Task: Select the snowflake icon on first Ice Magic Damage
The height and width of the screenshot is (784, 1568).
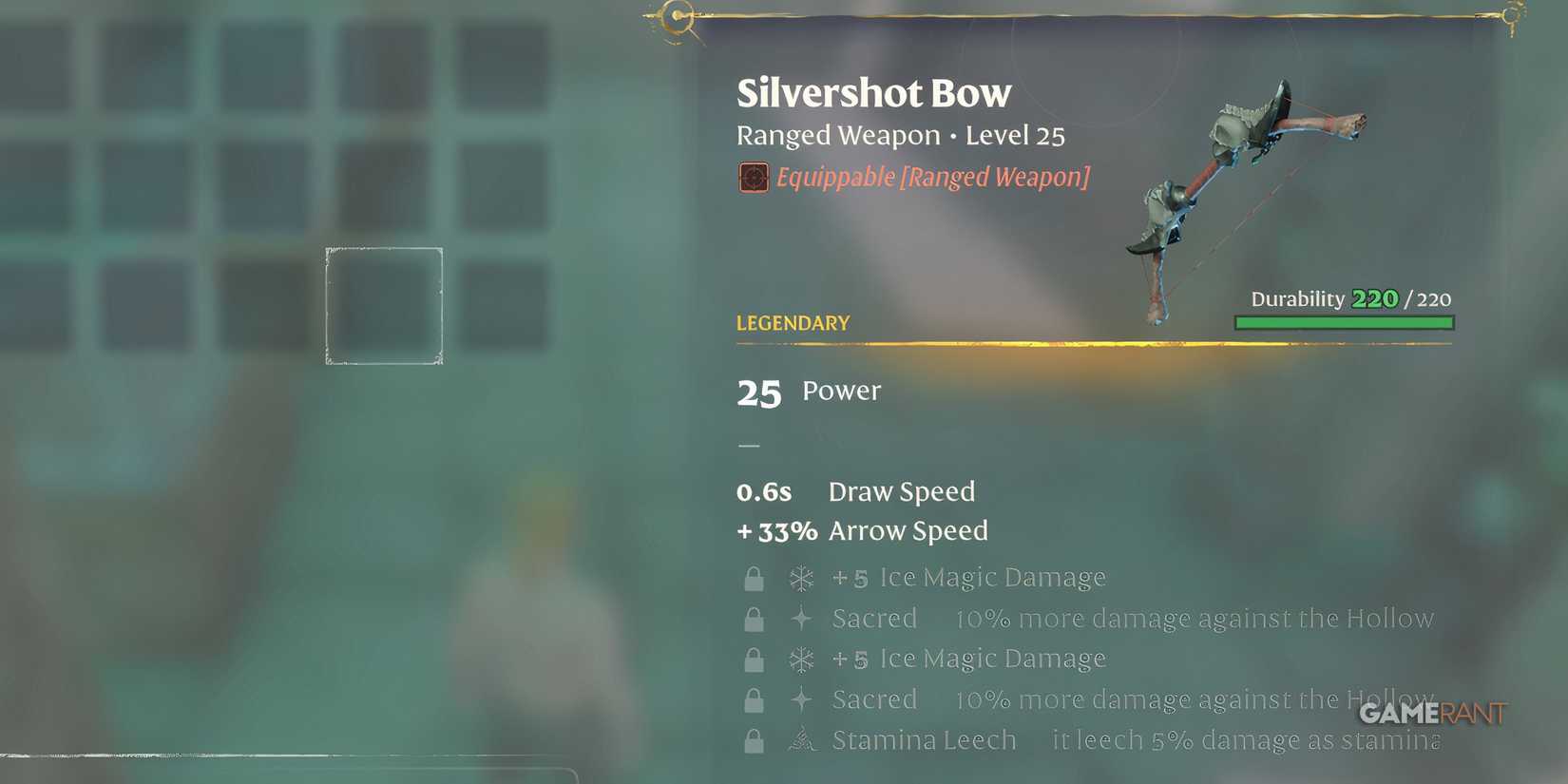Action: pyautogui.click(x=801, y=578)
